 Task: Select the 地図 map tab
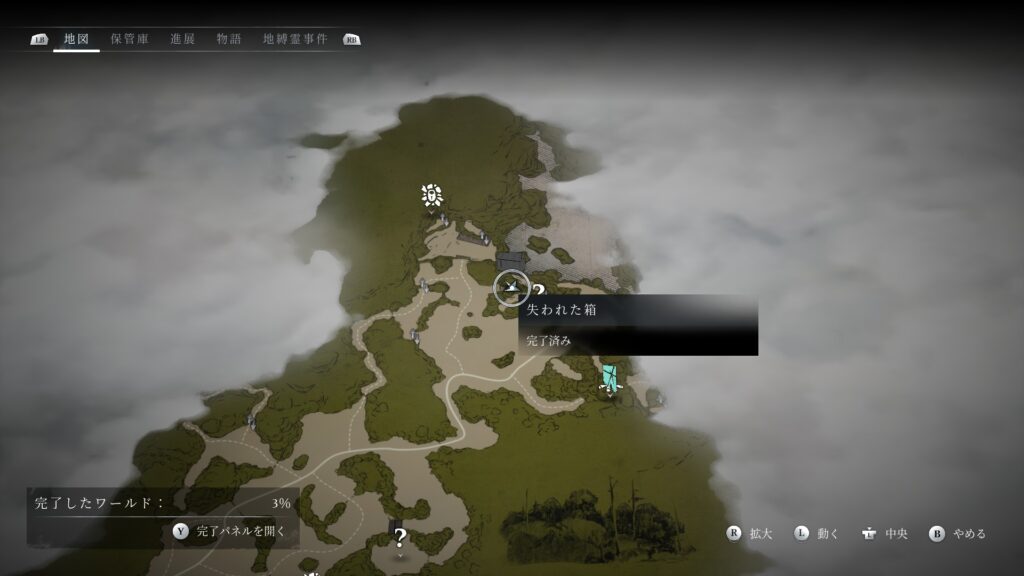coord(76,39)
